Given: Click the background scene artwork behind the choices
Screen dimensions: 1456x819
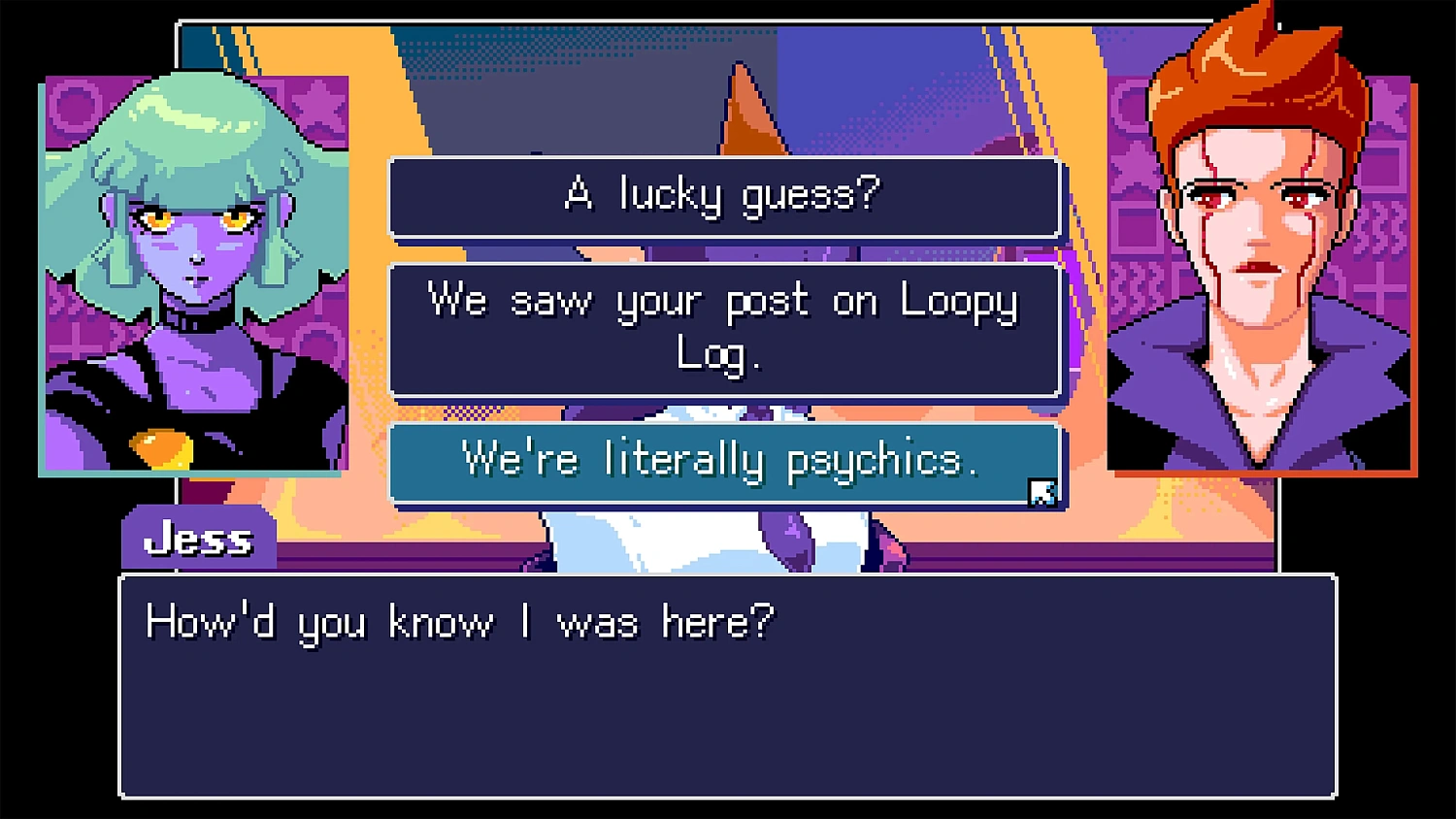Looking at the screenshot, I should (679, 97).
